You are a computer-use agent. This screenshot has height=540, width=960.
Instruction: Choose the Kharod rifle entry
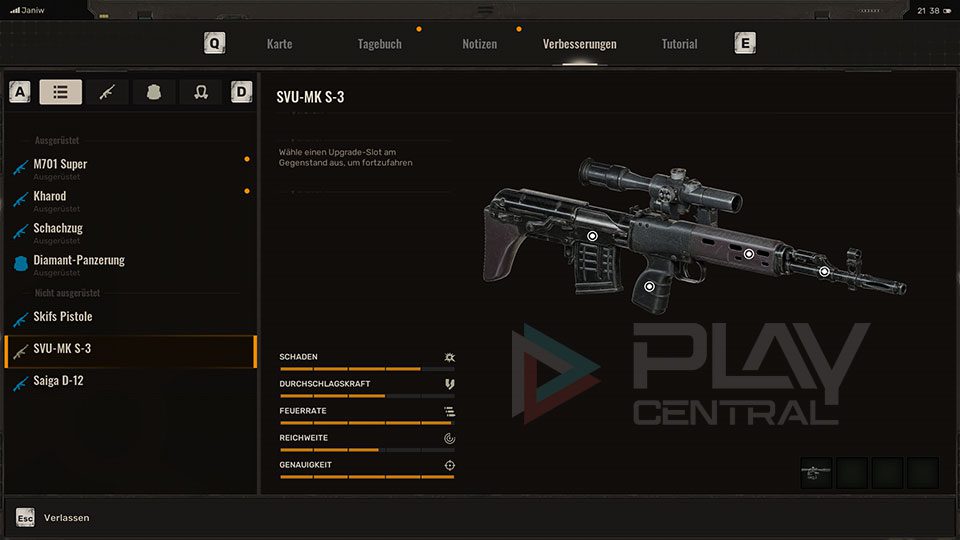(x=50, y=196)
